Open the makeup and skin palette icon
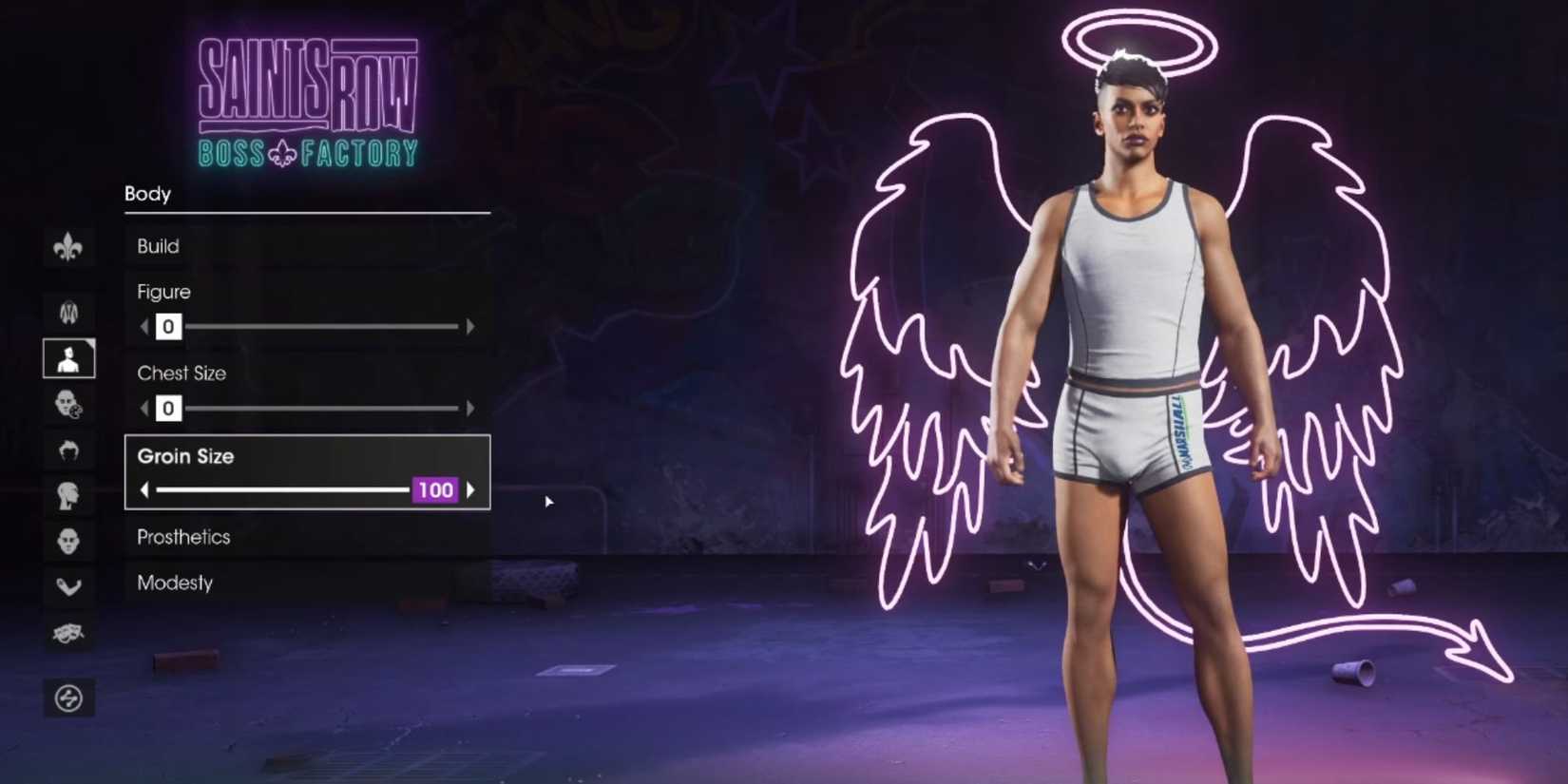 68,404
